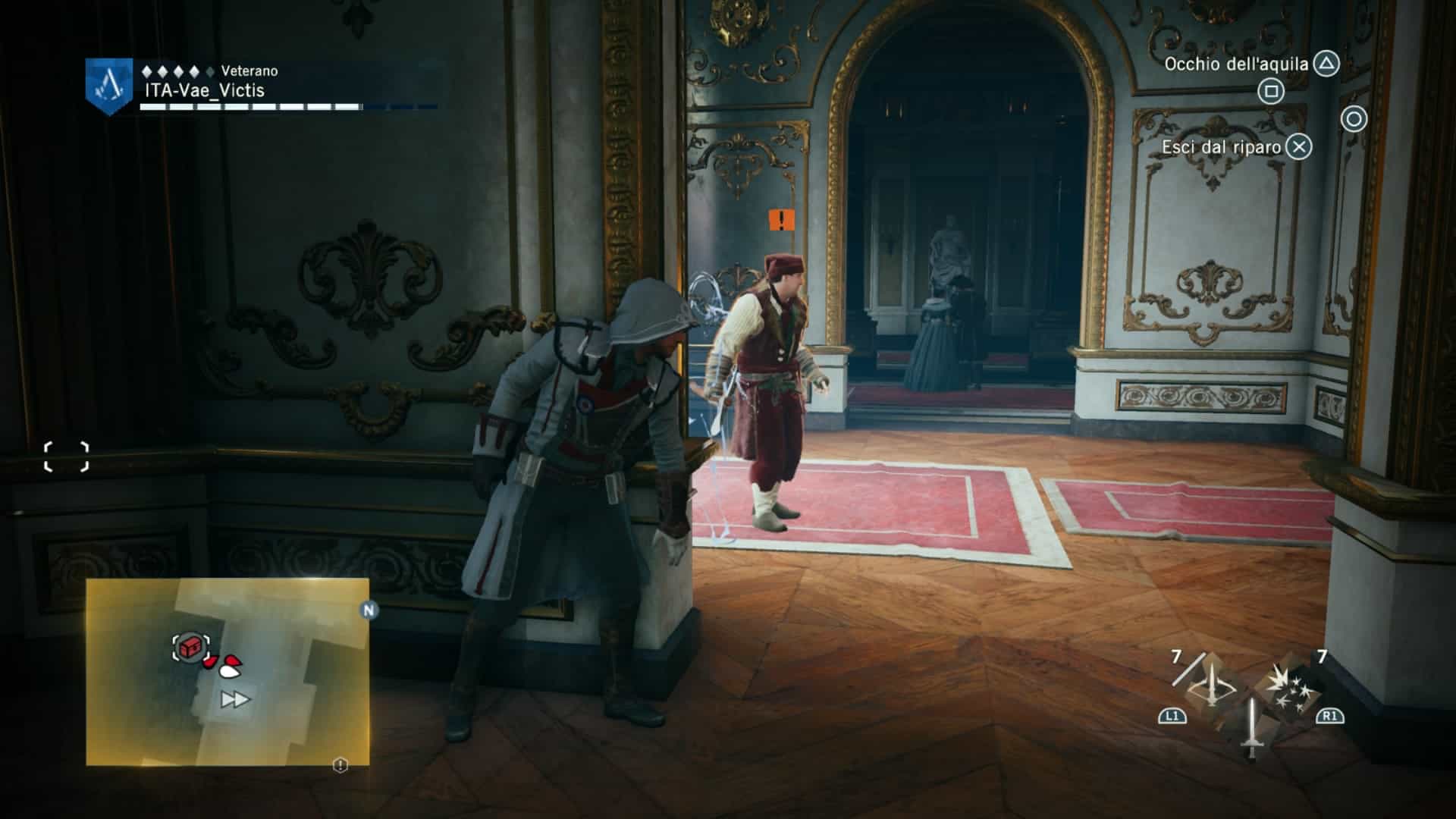The image size is (1456, 819).
Task: Click the player name ITA-Vae_Victis
Action: pos(205,90)
